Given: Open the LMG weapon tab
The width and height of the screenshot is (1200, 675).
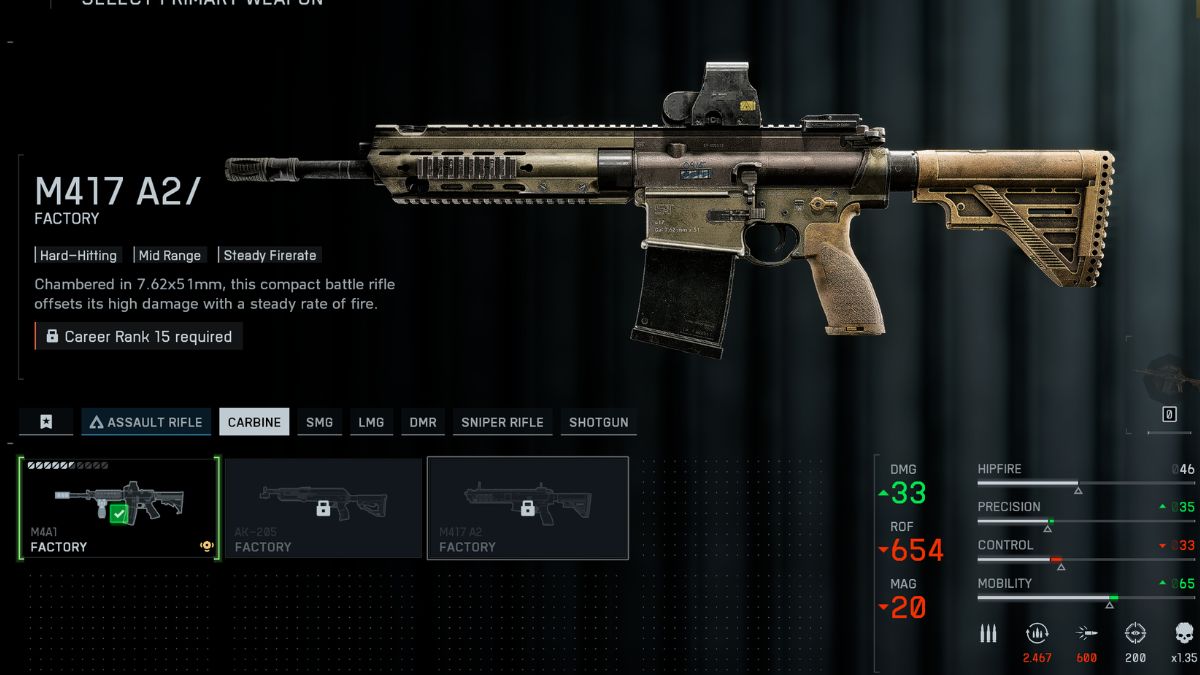Looking at the screenshot, I should (x=371, y=422).
